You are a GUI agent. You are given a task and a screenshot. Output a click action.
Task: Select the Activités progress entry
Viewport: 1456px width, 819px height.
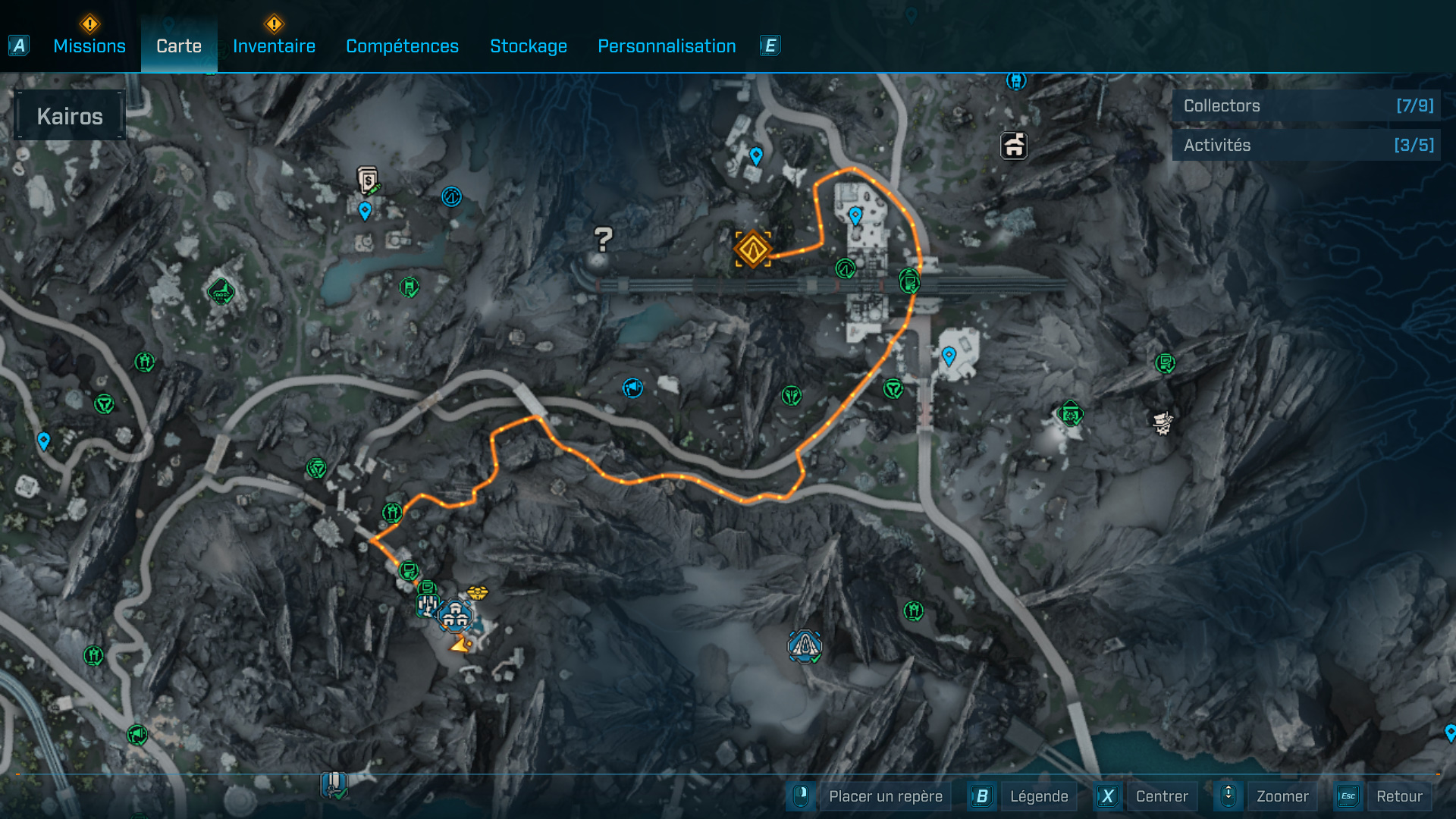click(x=1306, y=145)
